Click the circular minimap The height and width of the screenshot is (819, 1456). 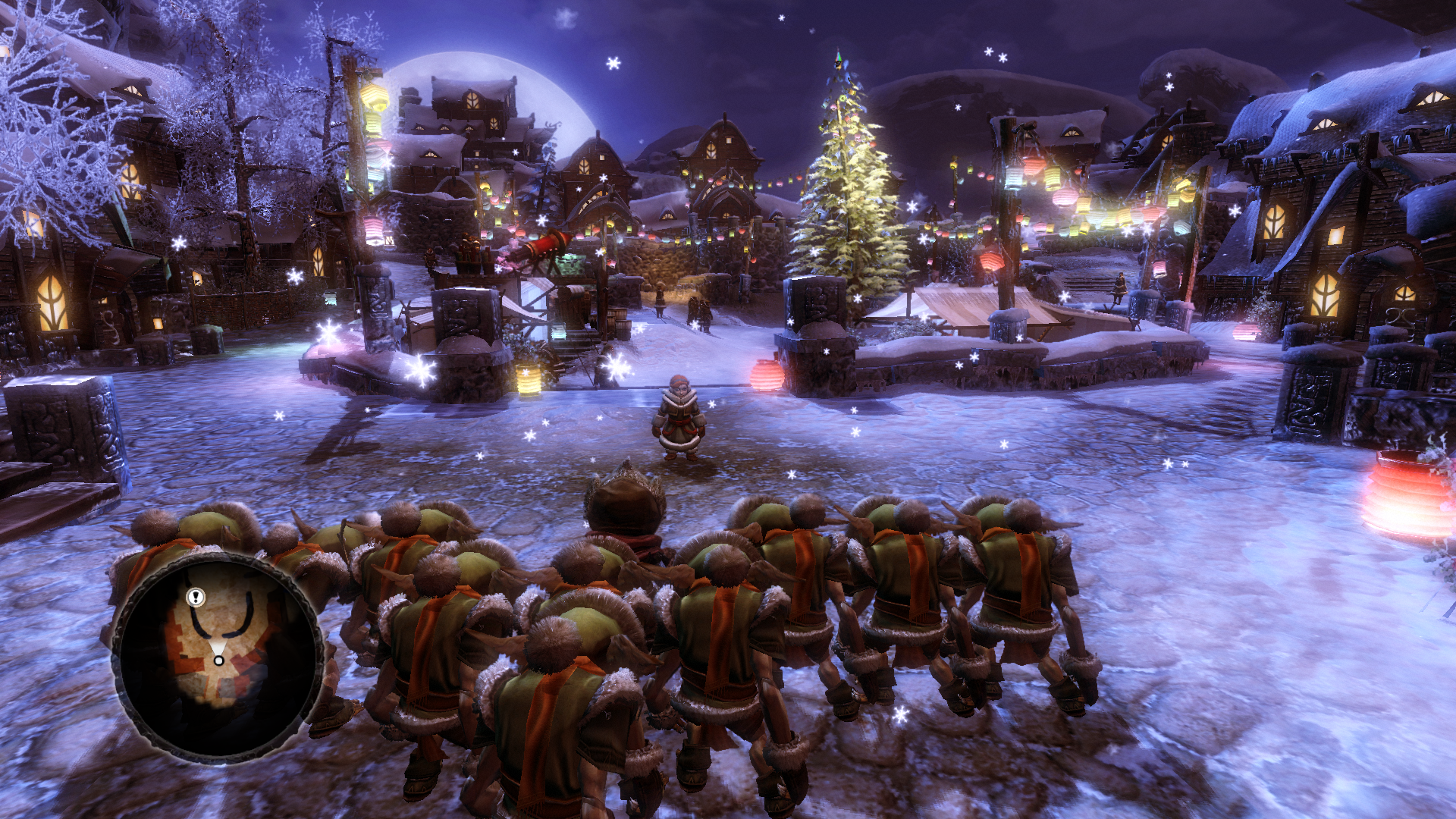(x=218, y=657)
